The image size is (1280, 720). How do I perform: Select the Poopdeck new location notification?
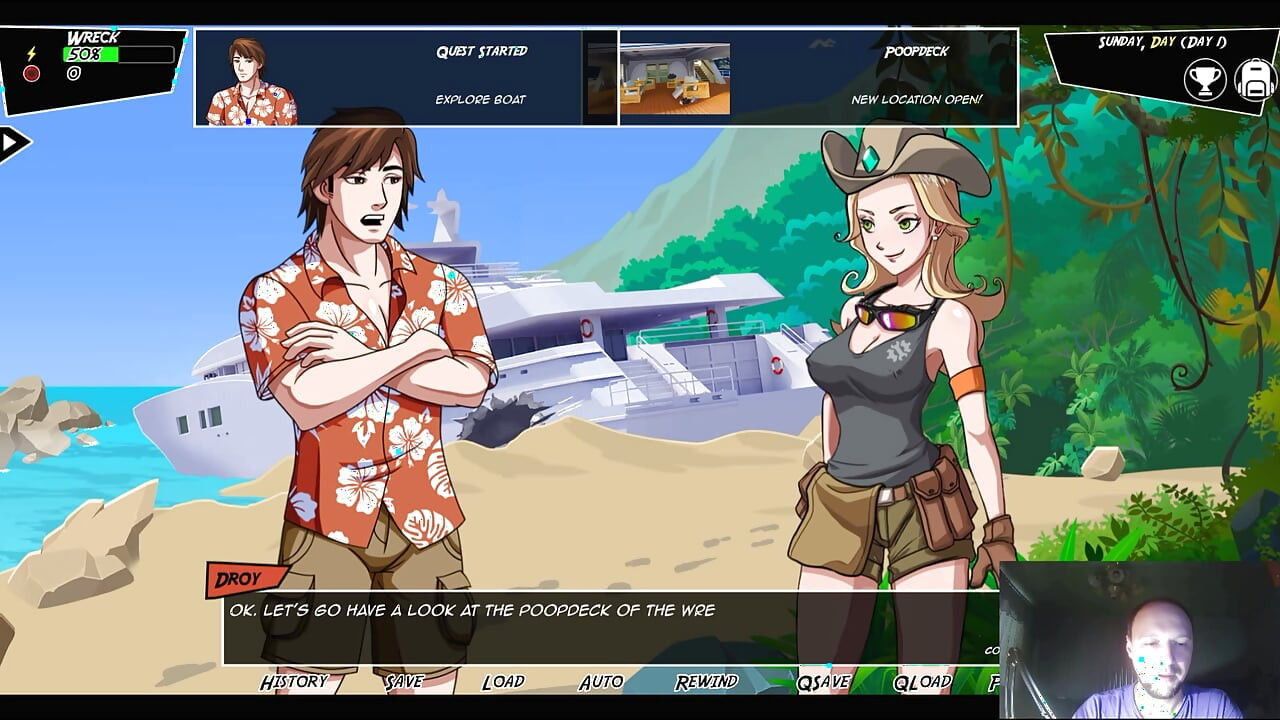[x=818, y=77]
